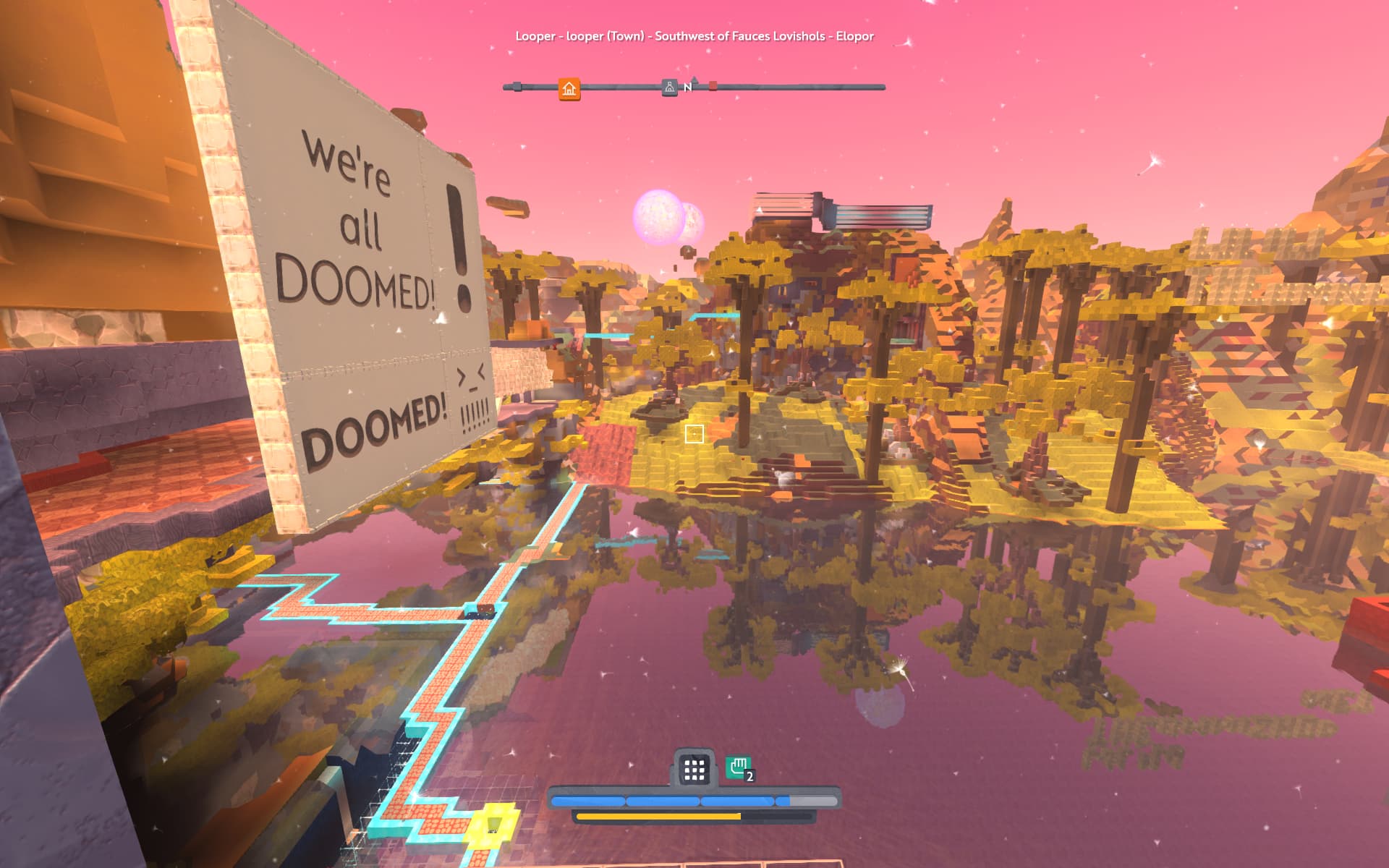
Task: Select the gray beacon marker on compass
Action: (x=670, y=88)
